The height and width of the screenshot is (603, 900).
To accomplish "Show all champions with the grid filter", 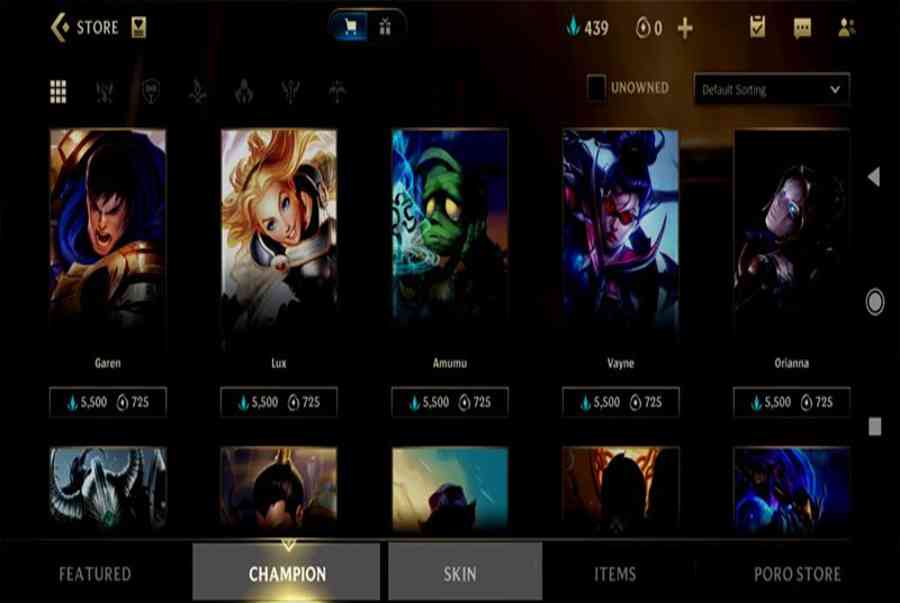I will 59,92.
